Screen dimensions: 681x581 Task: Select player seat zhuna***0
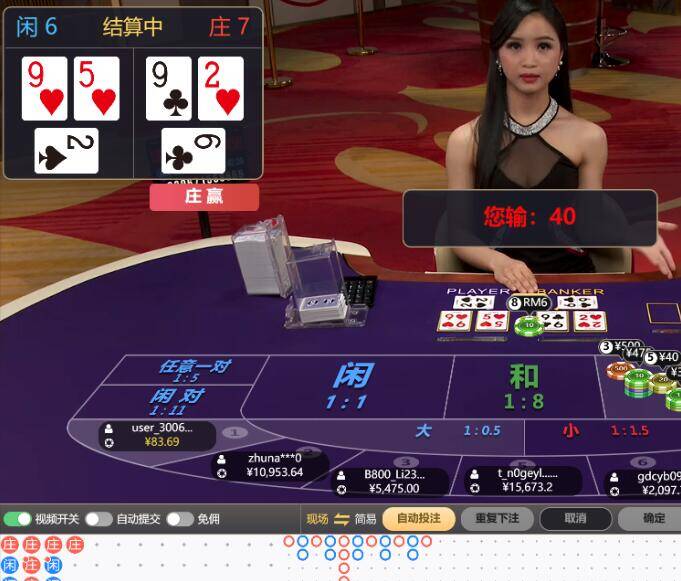[x=272, y=465]
